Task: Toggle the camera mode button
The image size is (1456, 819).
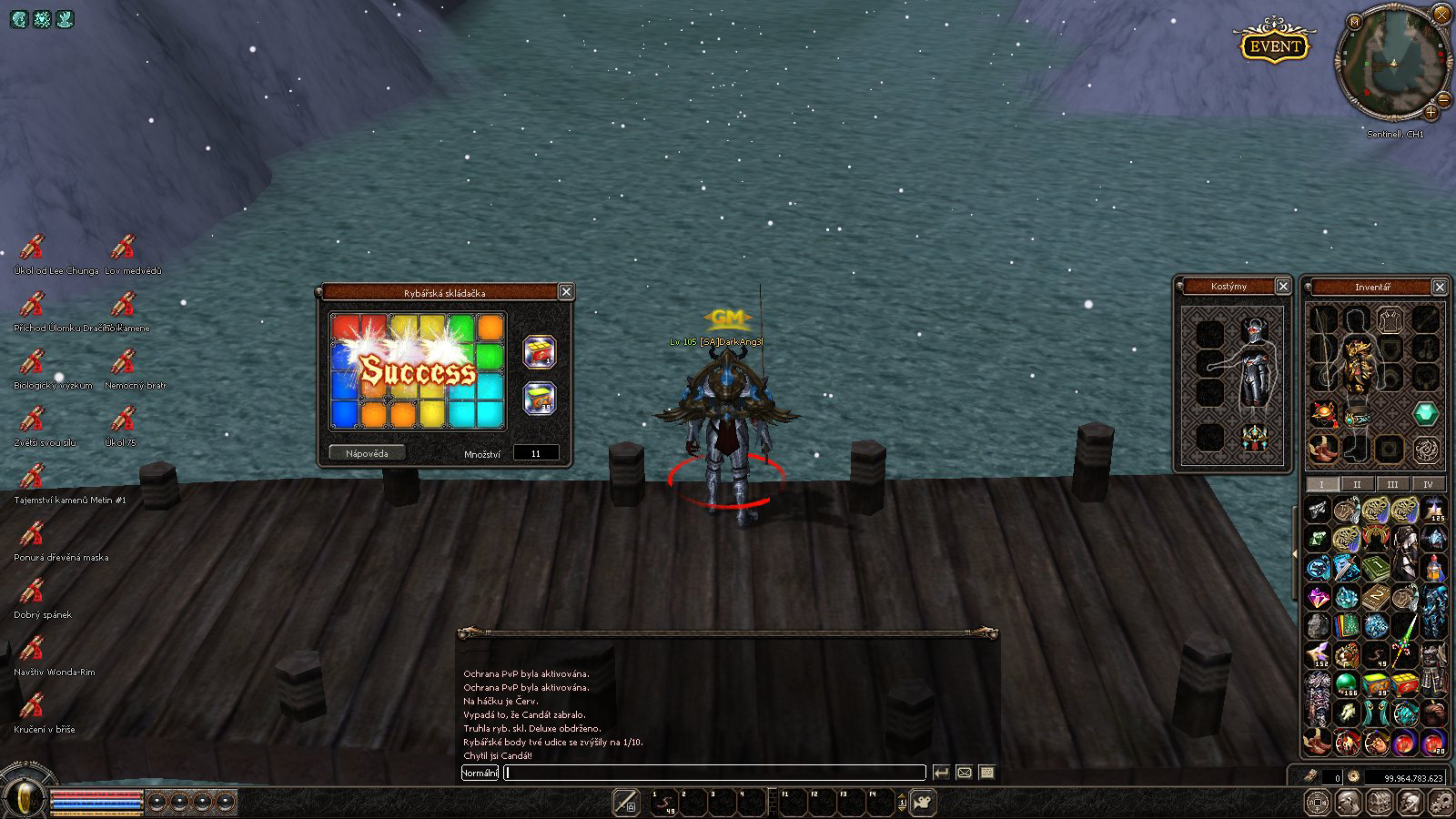Action: tap(924, 802)
